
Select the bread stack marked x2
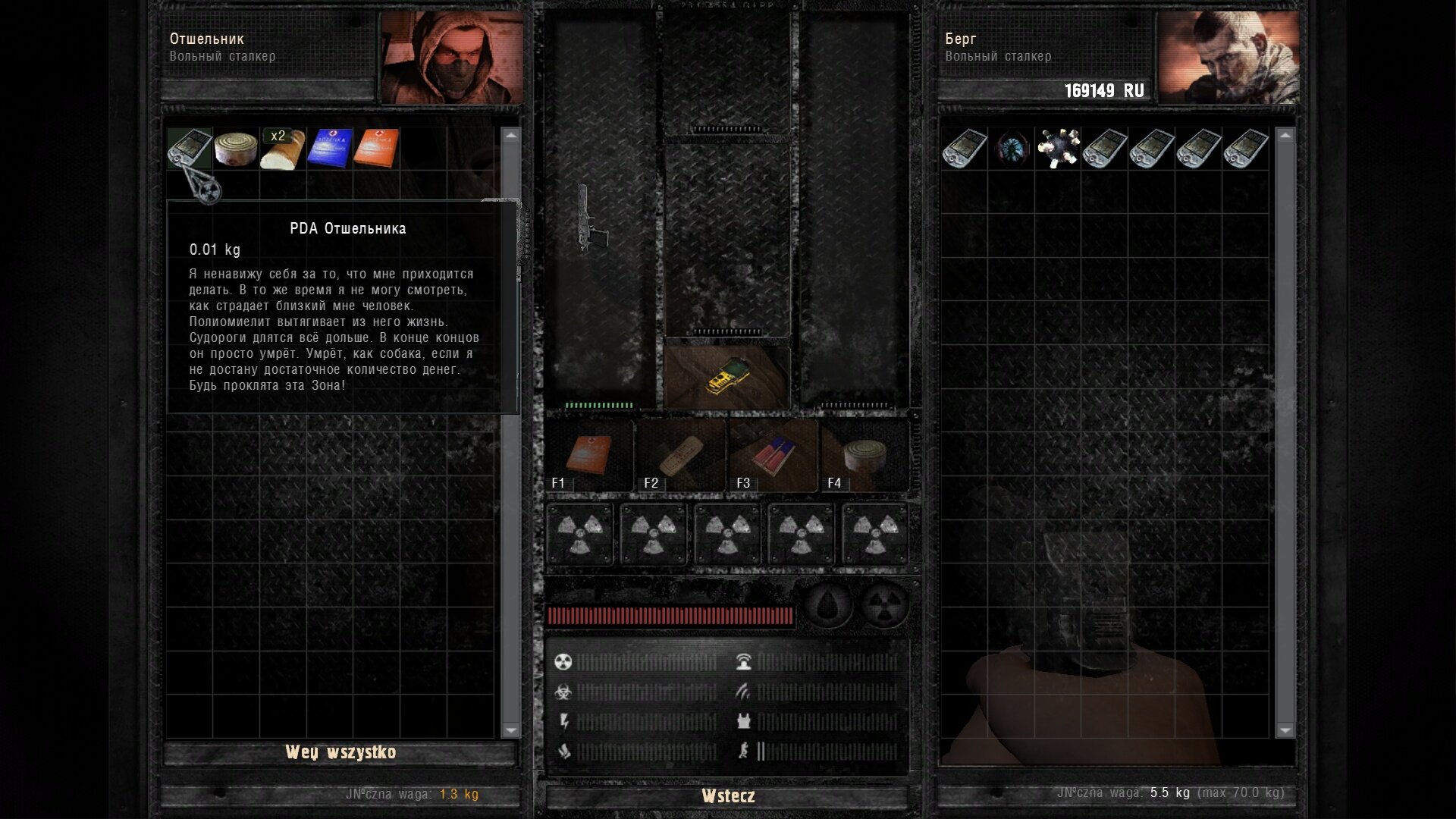[x=283, y=149]
